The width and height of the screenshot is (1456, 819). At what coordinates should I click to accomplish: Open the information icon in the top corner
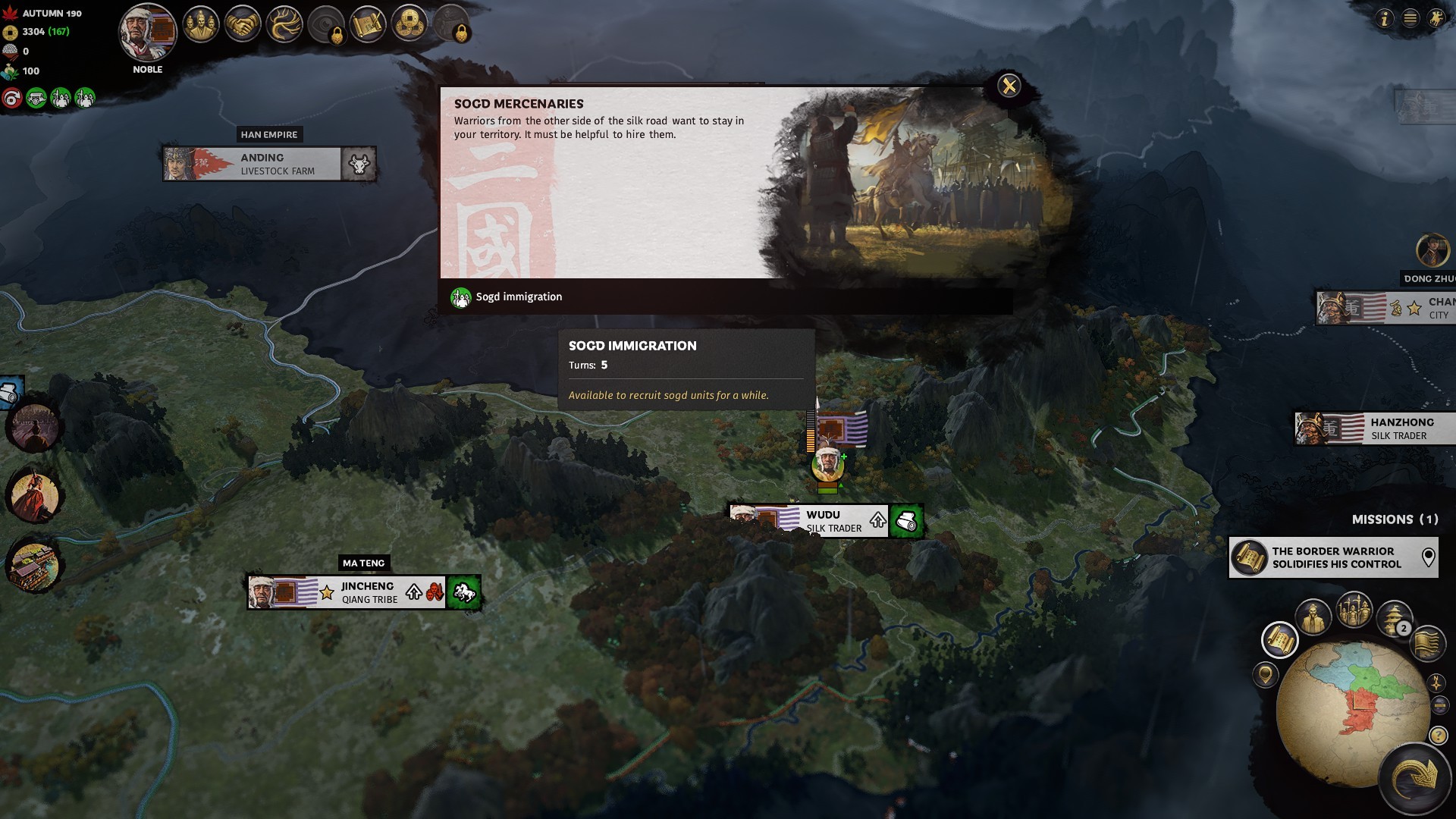point(1385,19)
